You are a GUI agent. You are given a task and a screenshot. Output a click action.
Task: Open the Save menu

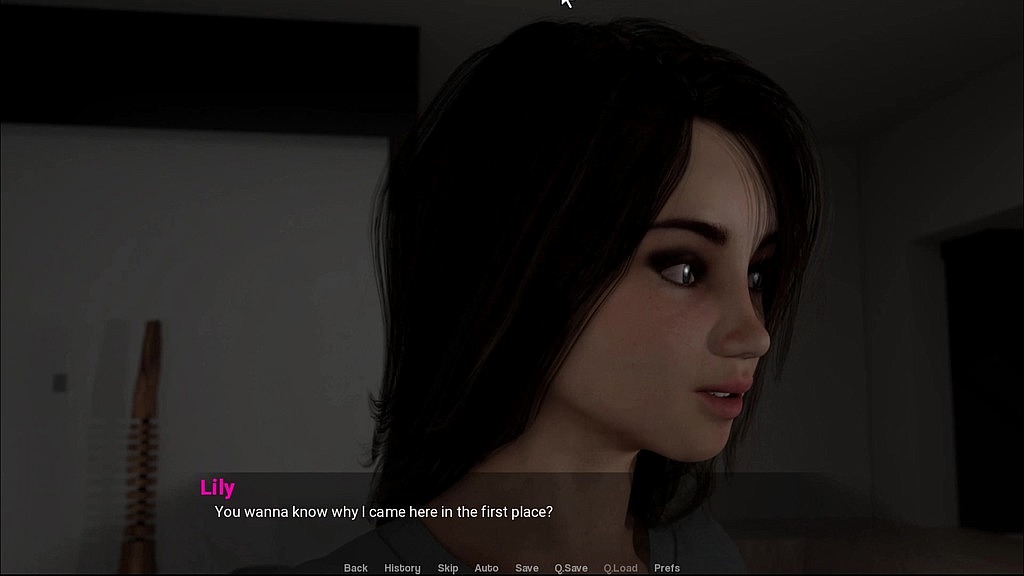(527, 568)
